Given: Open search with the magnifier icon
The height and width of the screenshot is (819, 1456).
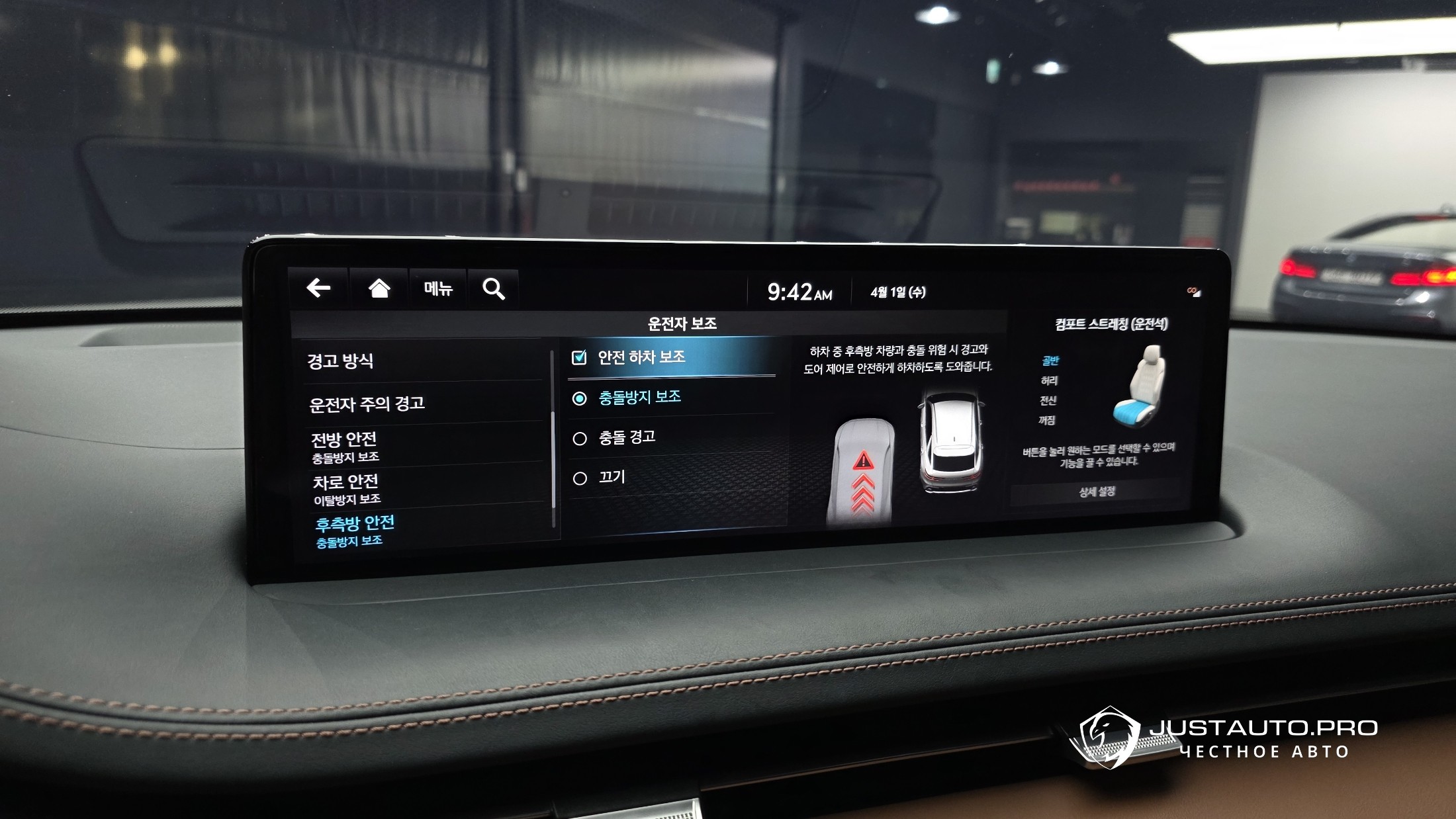Looking at the screenshot, I should [x=494, y=289].
